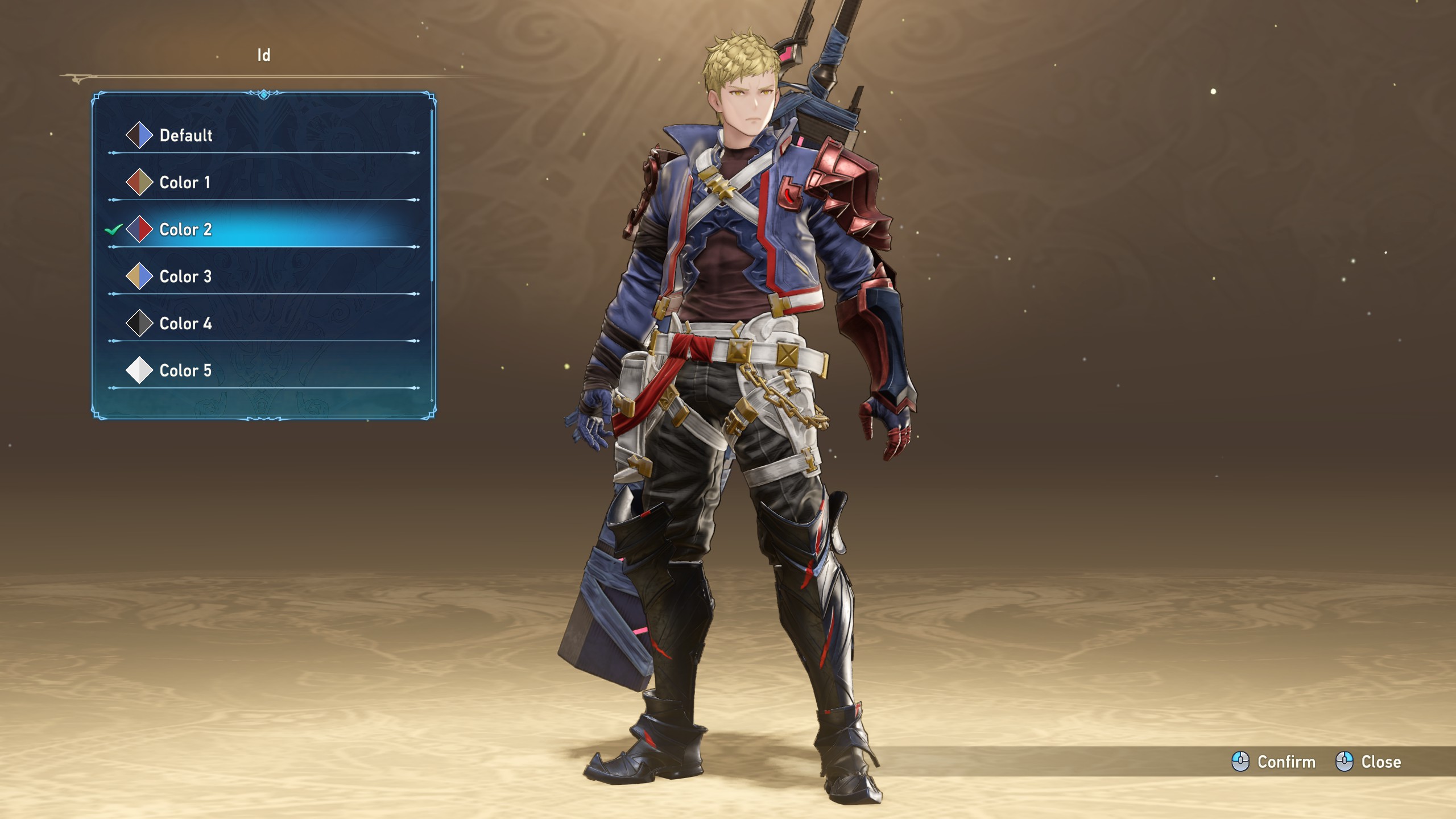Viewport: 1456px width, 819px height.
Task: Select the Color 5 white option
Action: [185, 371]
